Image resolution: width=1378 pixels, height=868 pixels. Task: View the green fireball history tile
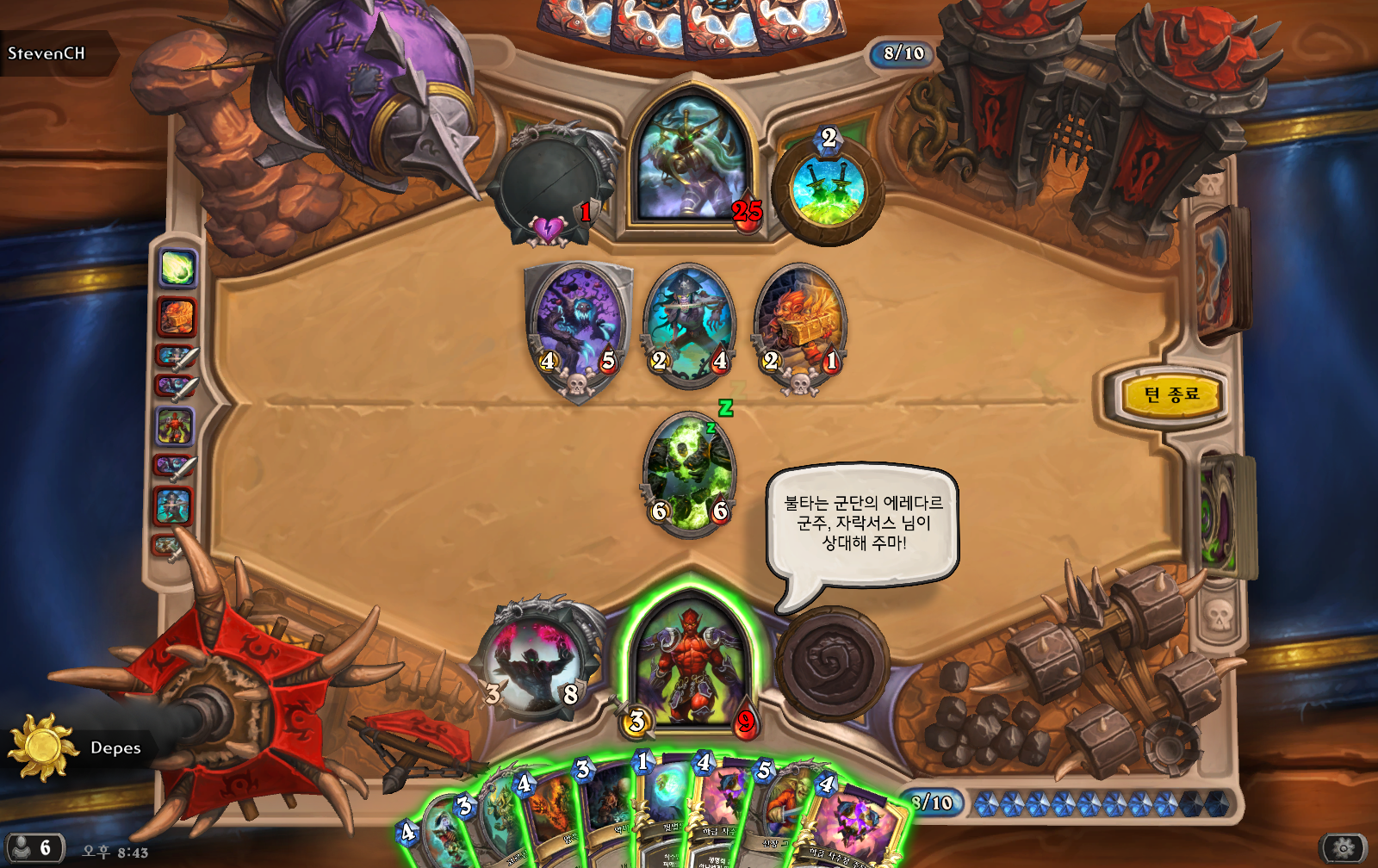click(177, 269)
